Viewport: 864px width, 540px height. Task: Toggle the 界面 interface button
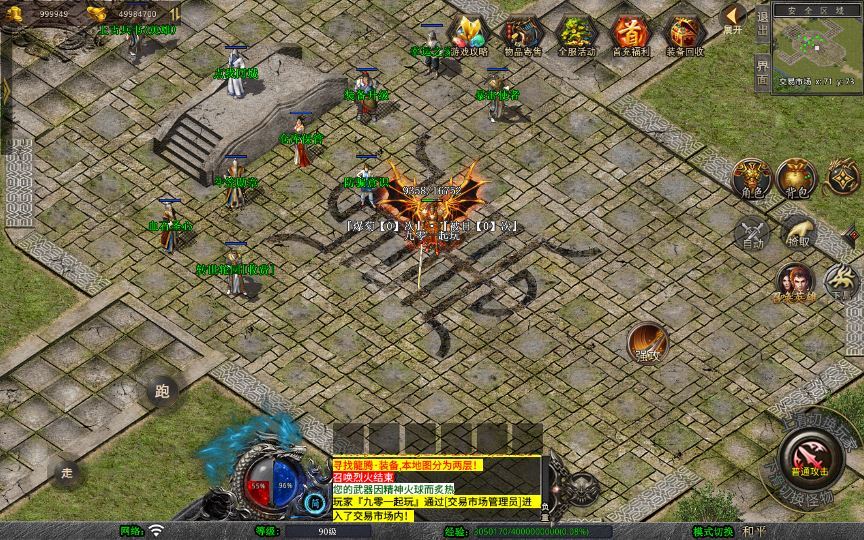coord(763,74)
